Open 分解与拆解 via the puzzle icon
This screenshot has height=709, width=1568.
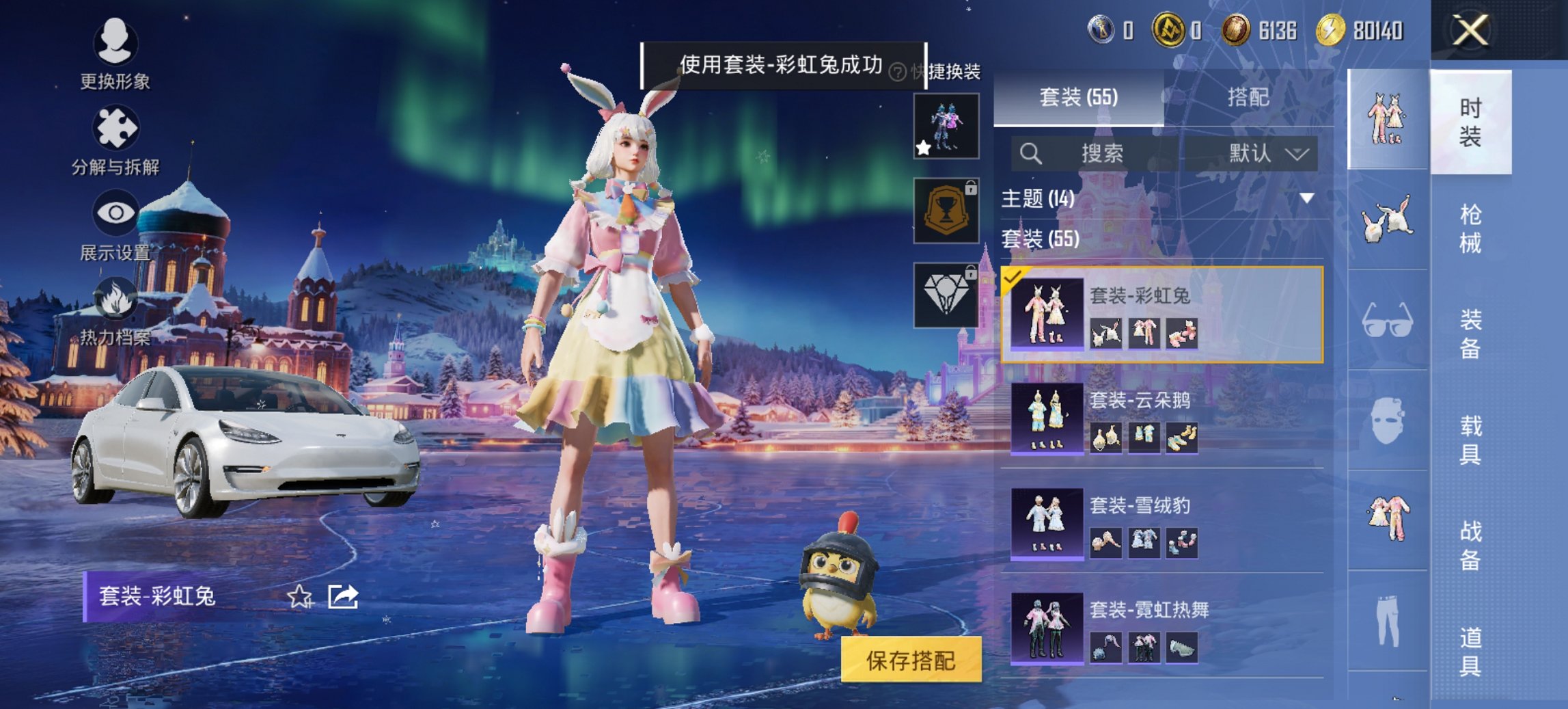[116, 128]
